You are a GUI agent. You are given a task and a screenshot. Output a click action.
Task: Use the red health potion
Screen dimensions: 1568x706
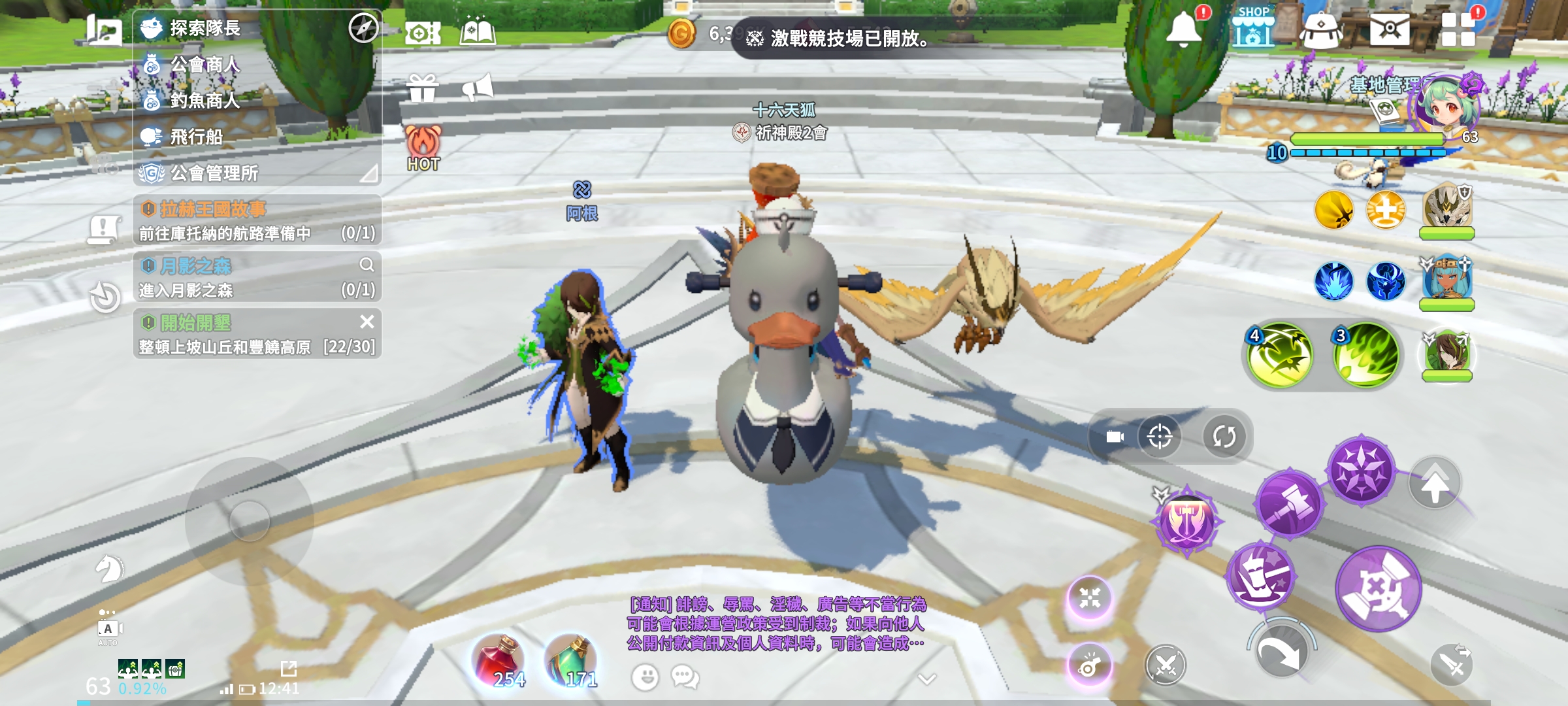[x=500, y=662]
